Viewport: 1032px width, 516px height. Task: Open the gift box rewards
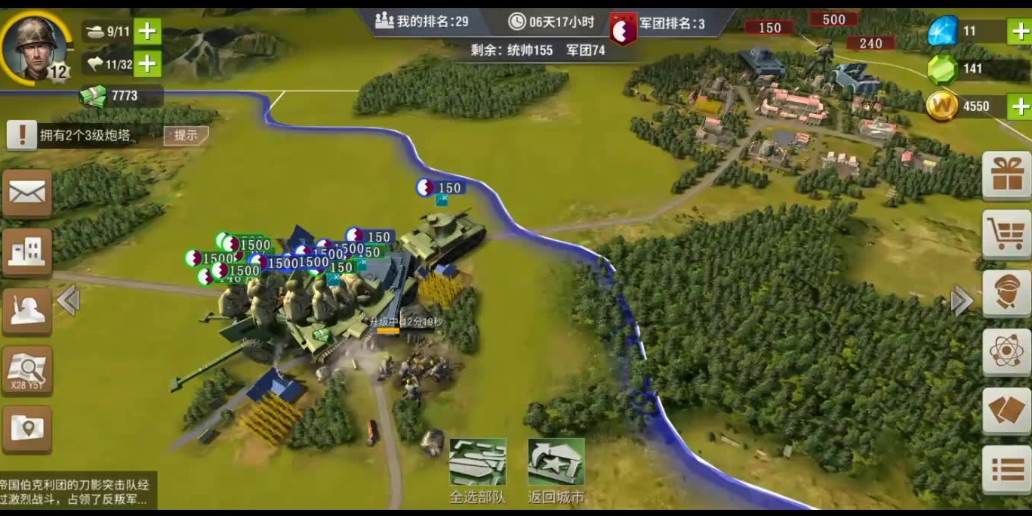click(x=1006, y=176)
